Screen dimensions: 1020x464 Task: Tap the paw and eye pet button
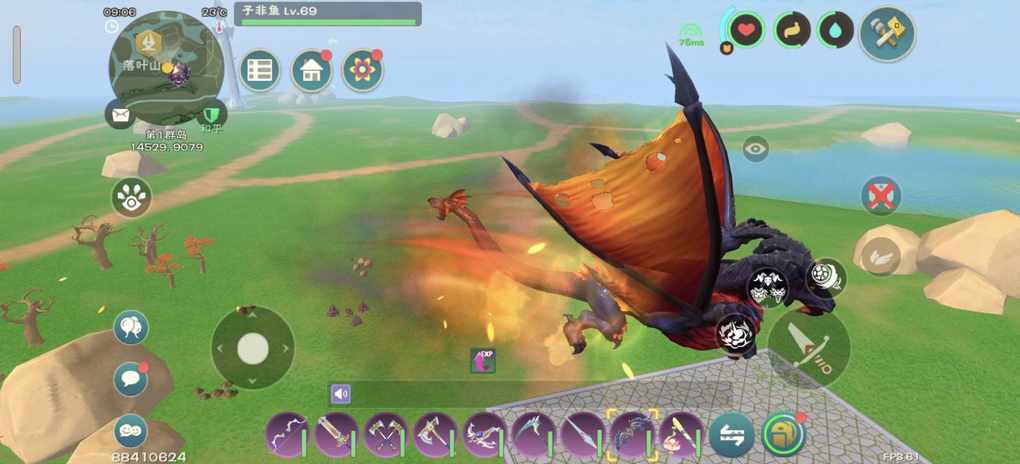[131, 197]
